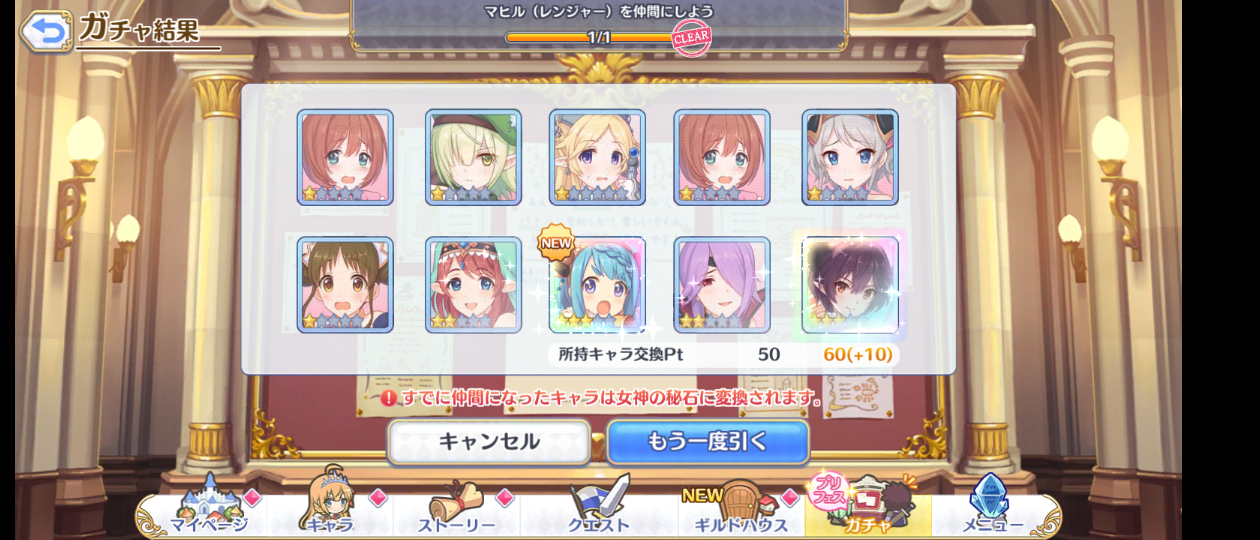Select the purple-haired eyepatch character portrait
The image size is (1260, 540).
[722, 285]
